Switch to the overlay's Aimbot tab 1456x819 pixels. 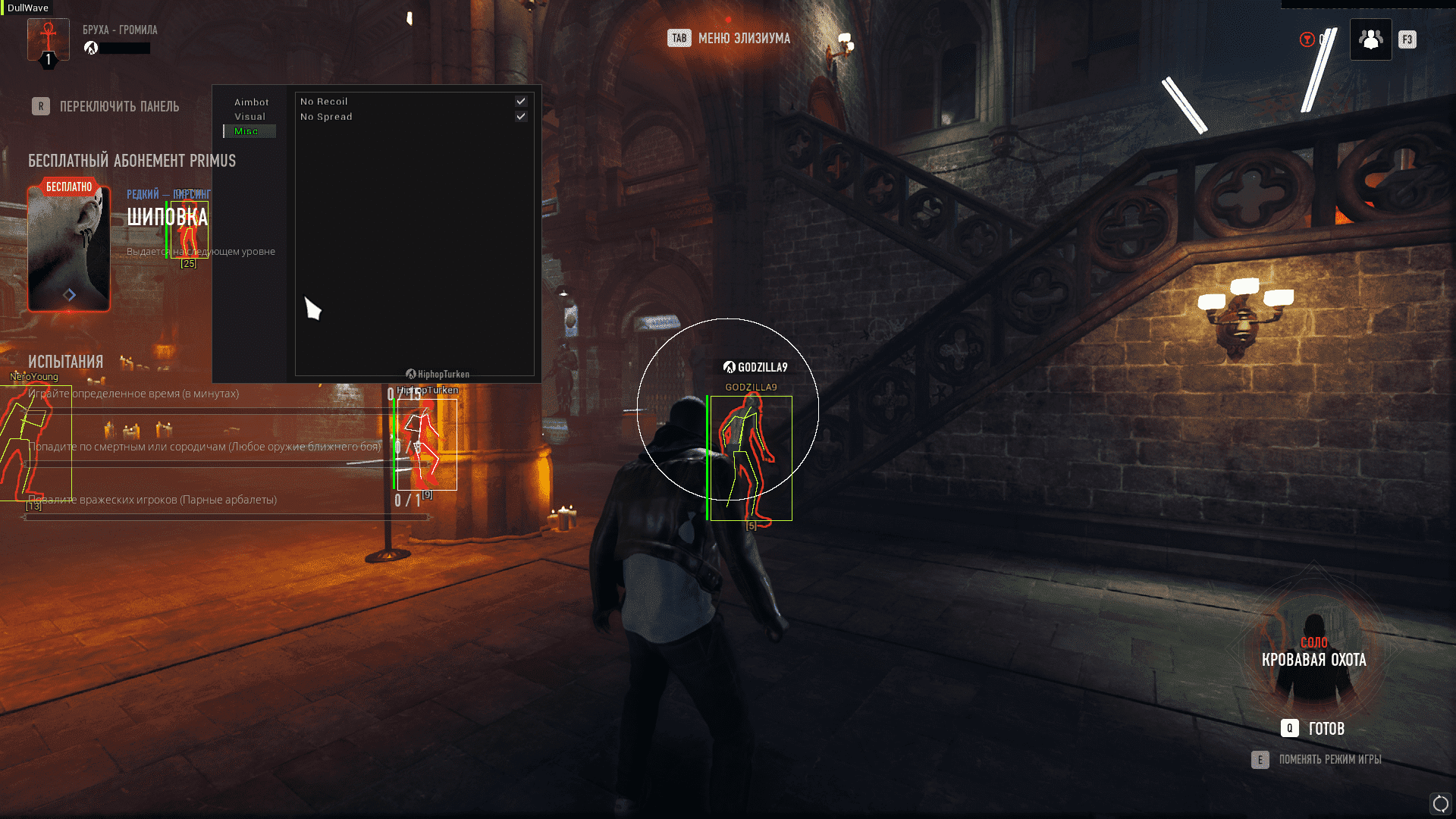click(251, 102)
